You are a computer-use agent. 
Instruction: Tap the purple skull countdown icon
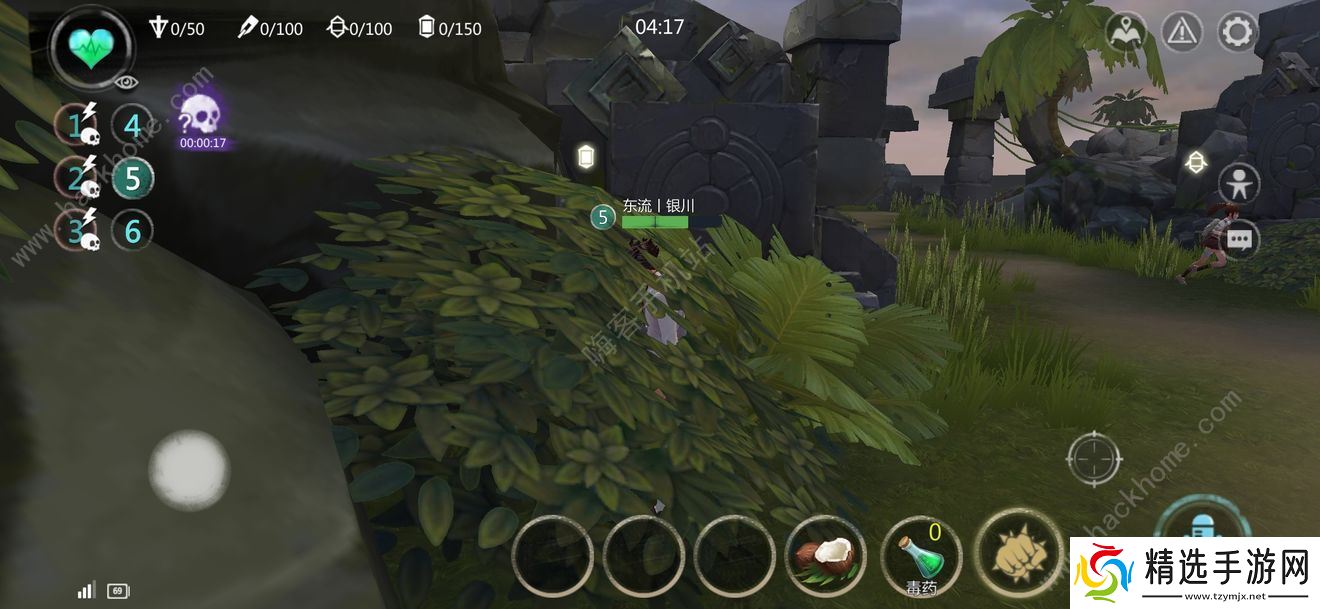point(202,119)
